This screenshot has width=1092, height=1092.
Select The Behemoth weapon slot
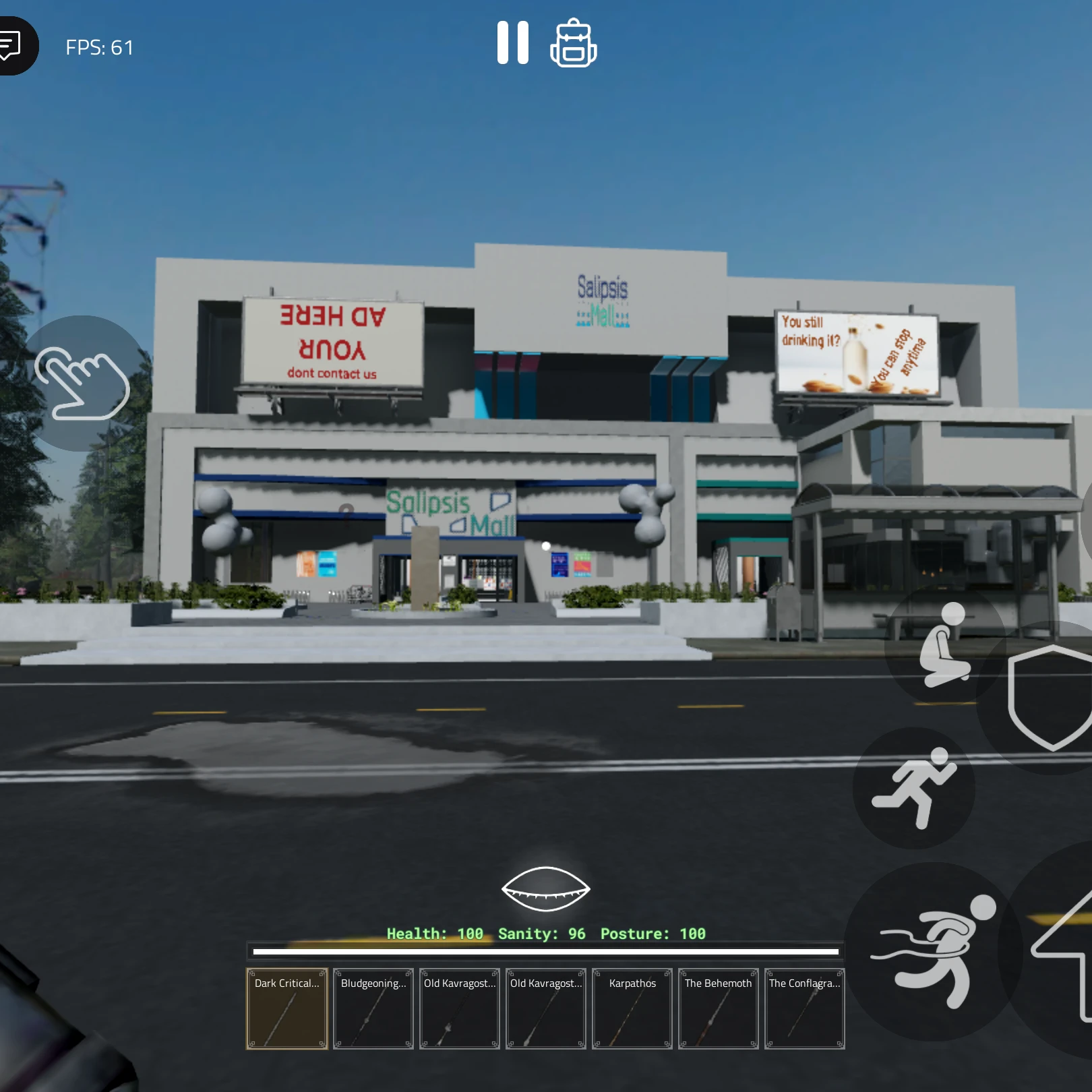point(719,1008)
